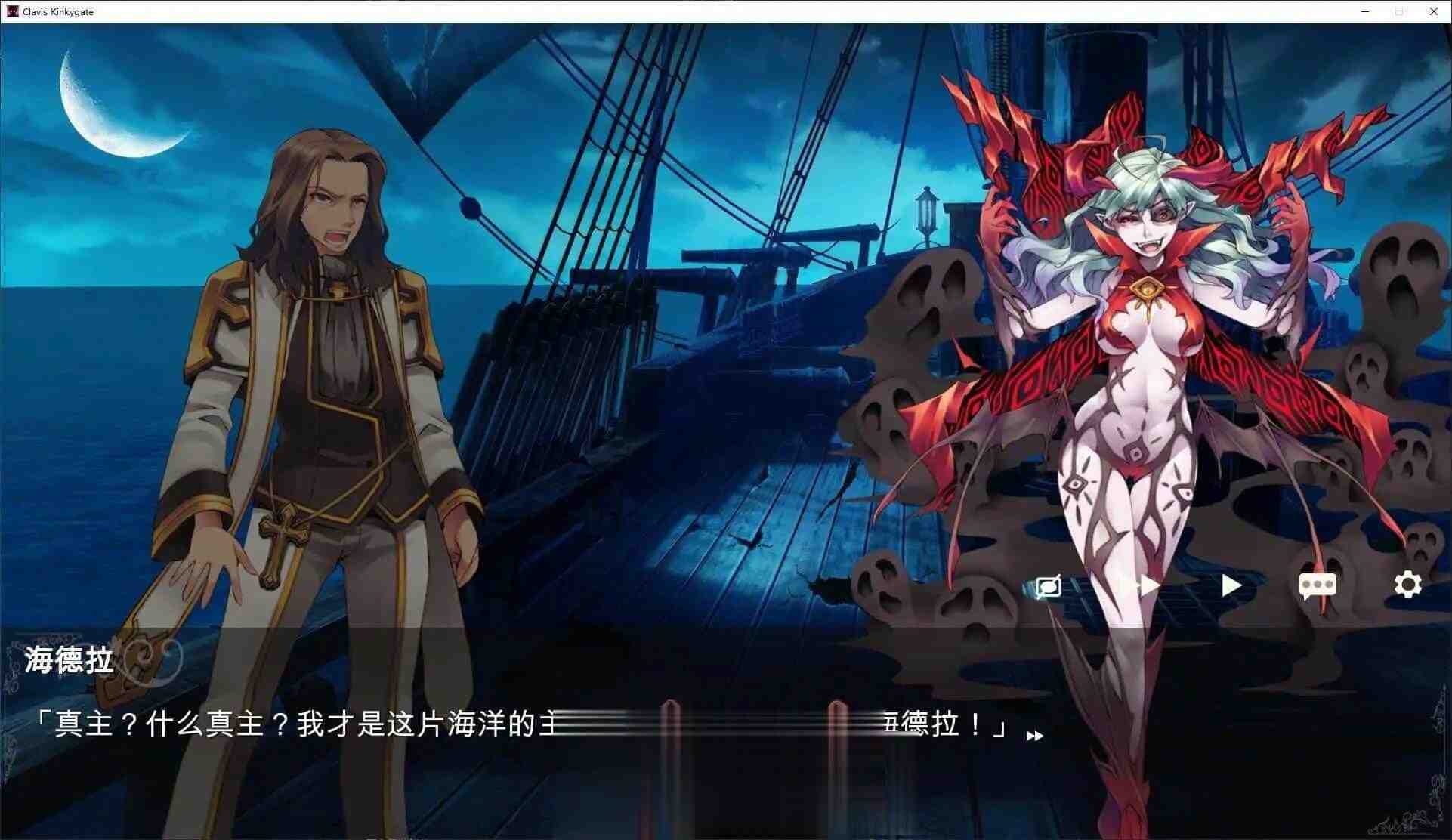This screenshot has width=1452, height=840.
Task: Click the title bar text Clavis Kinkygate
Action: (x=57, y=11)
